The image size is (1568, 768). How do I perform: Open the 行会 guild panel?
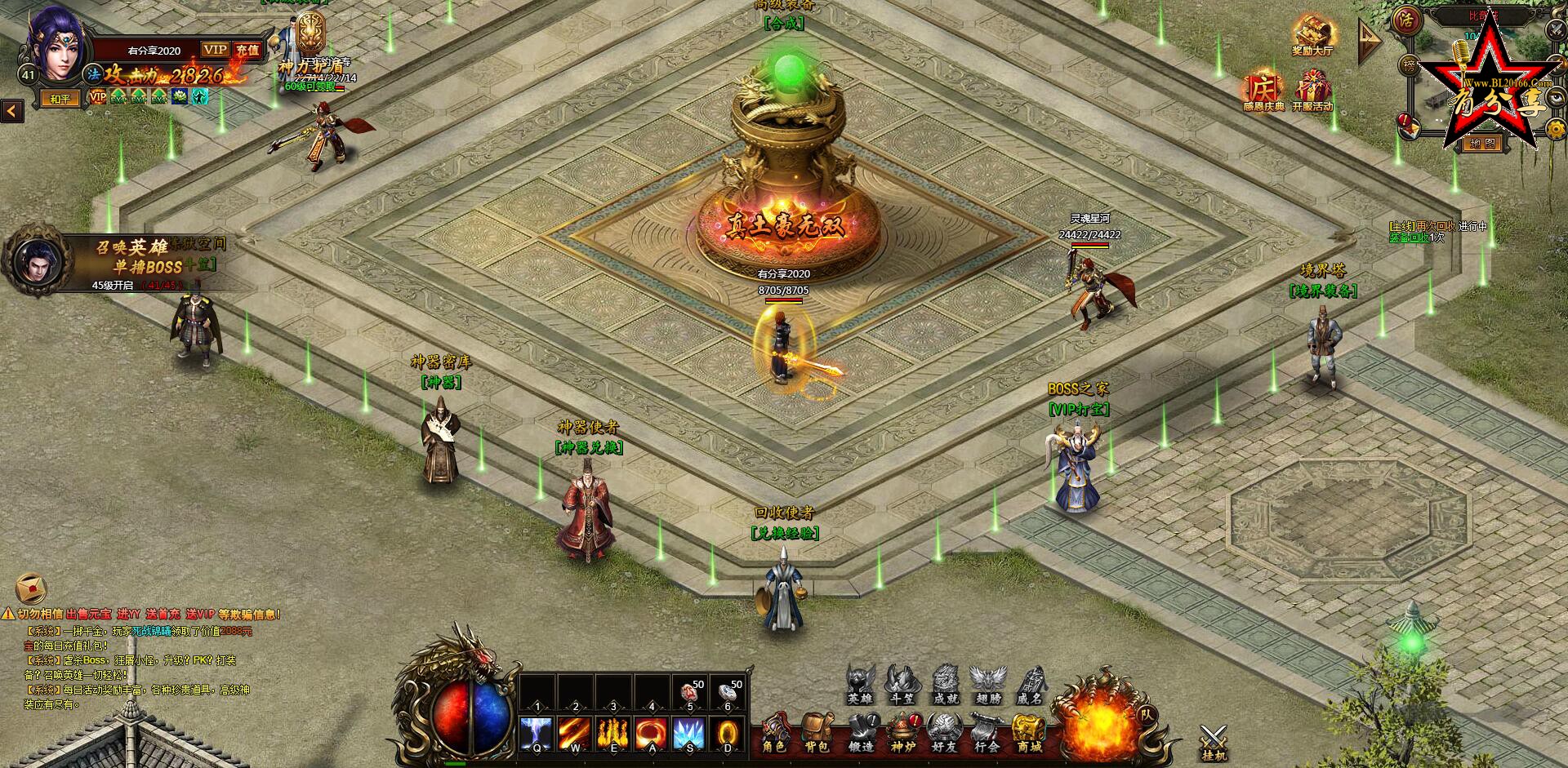987,732
